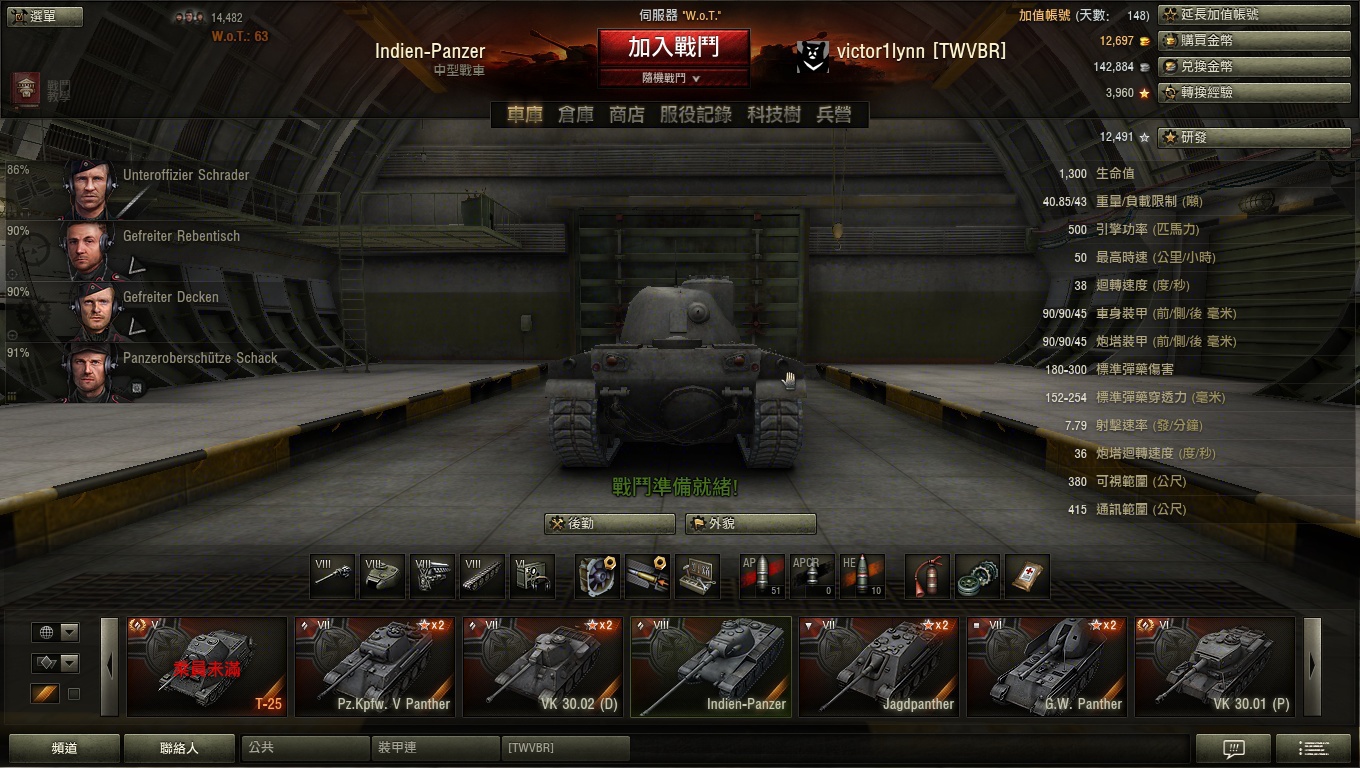
Task: Open the 外貌 exterior customization button
Action: pos(751,524)
